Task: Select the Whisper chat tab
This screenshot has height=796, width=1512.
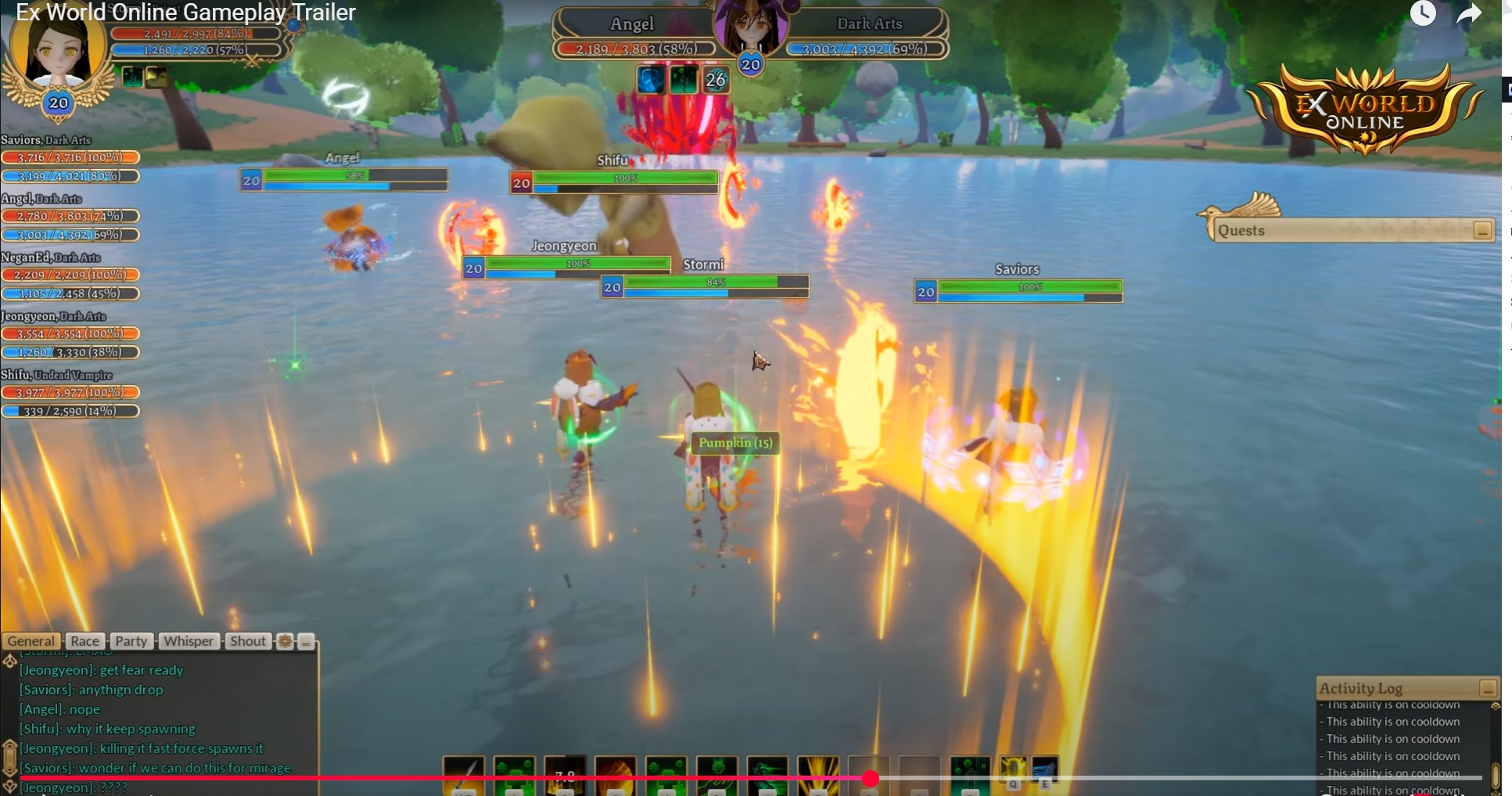Action: coord(189,641)
